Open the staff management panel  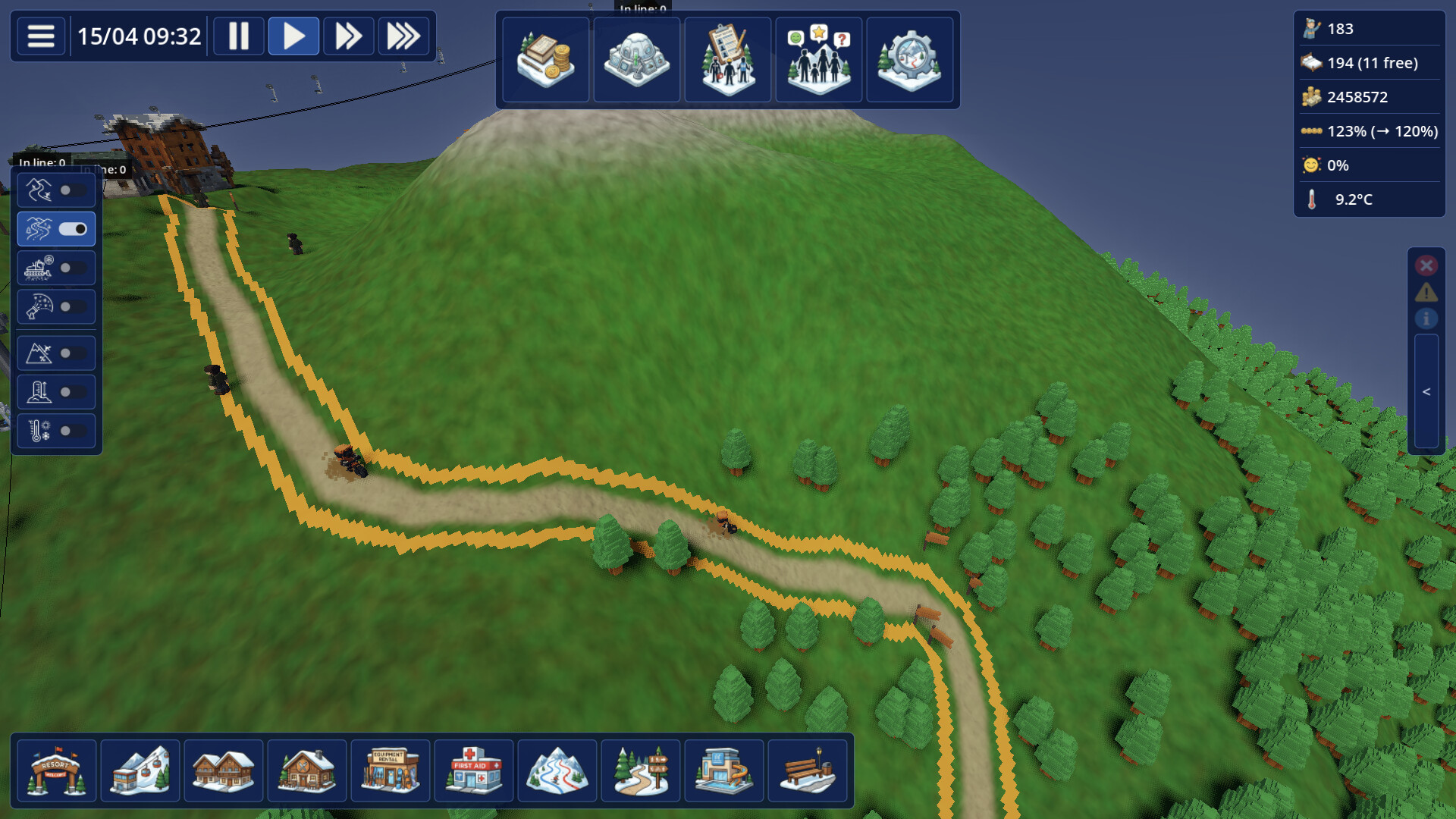[727, 59]
